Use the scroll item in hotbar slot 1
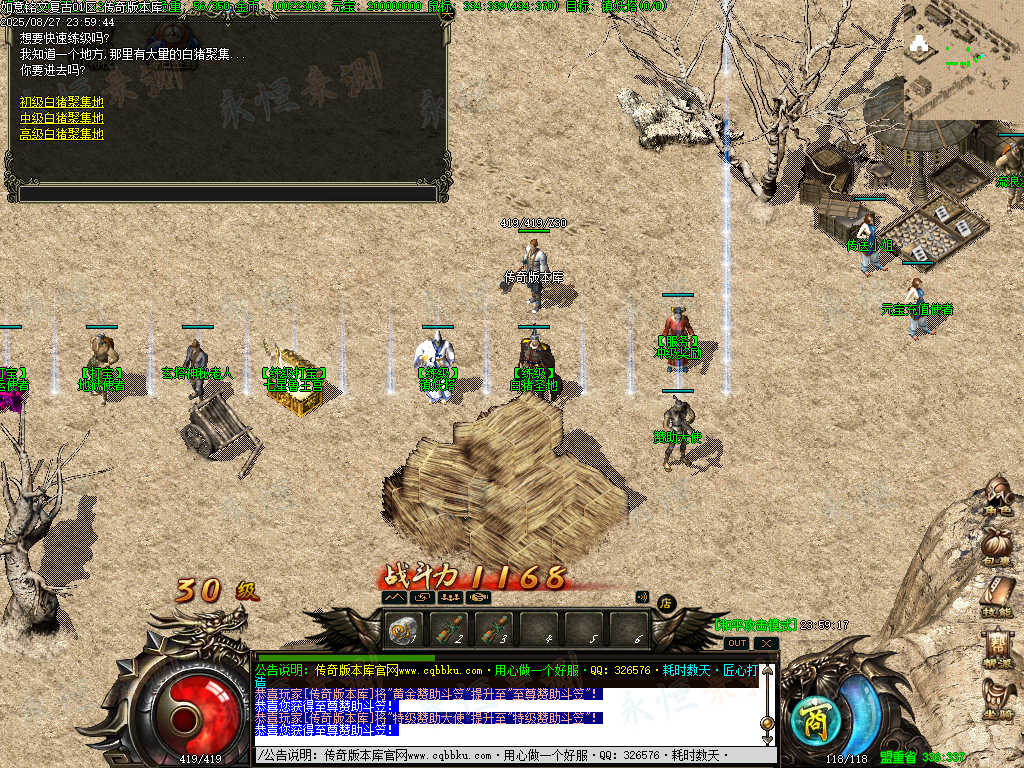 pos(405,630)
